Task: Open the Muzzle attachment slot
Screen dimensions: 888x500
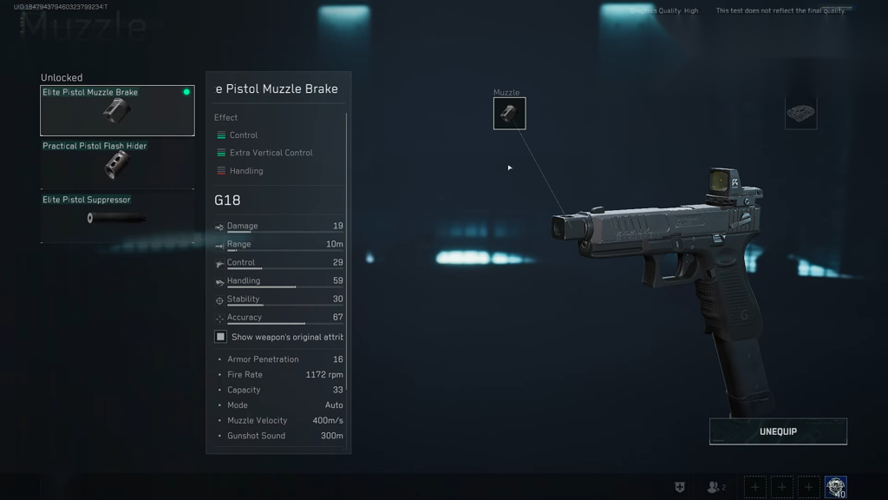Action: click(x=509, y=113)
